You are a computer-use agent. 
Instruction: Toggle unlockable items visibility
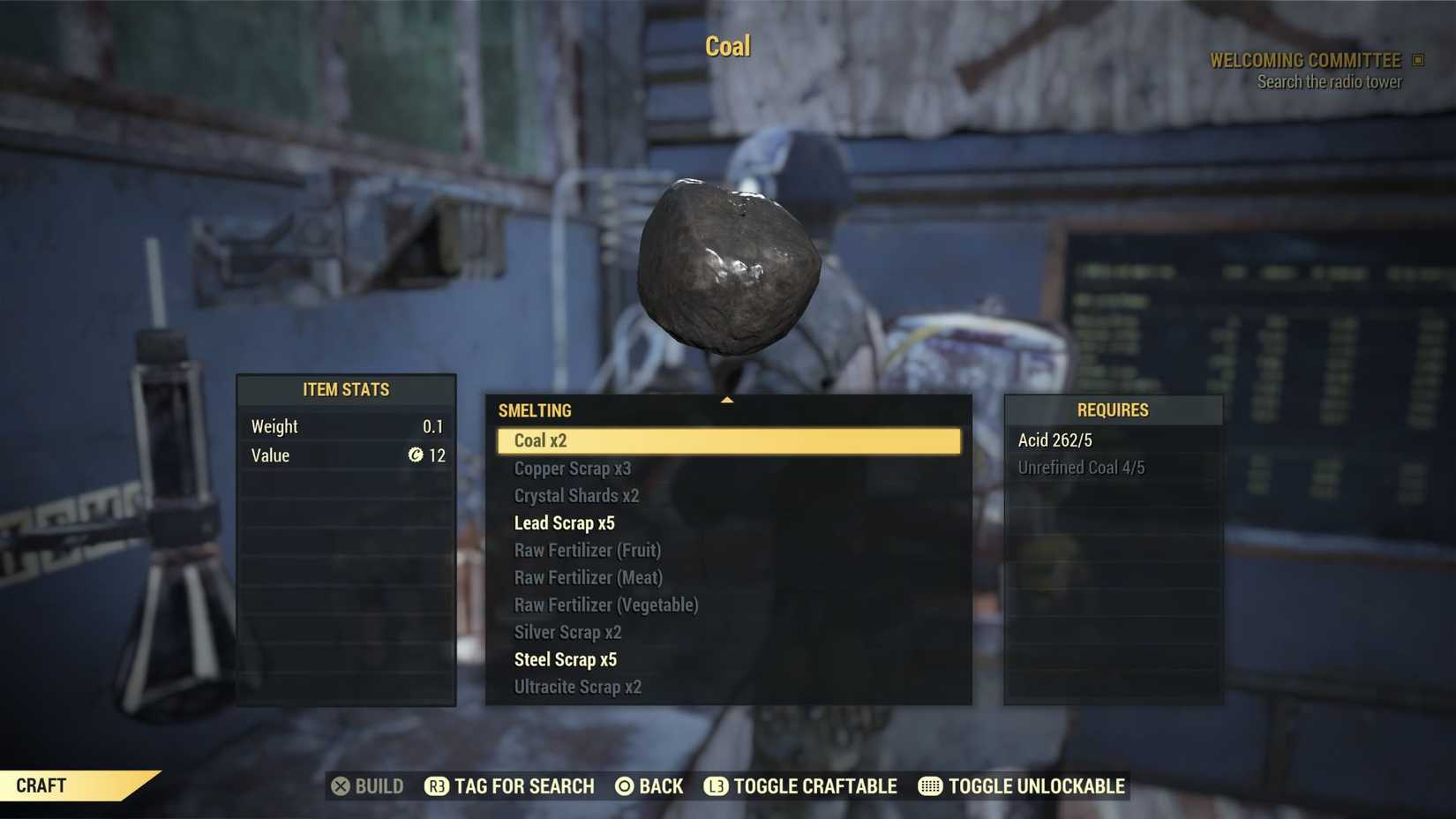1021,785
